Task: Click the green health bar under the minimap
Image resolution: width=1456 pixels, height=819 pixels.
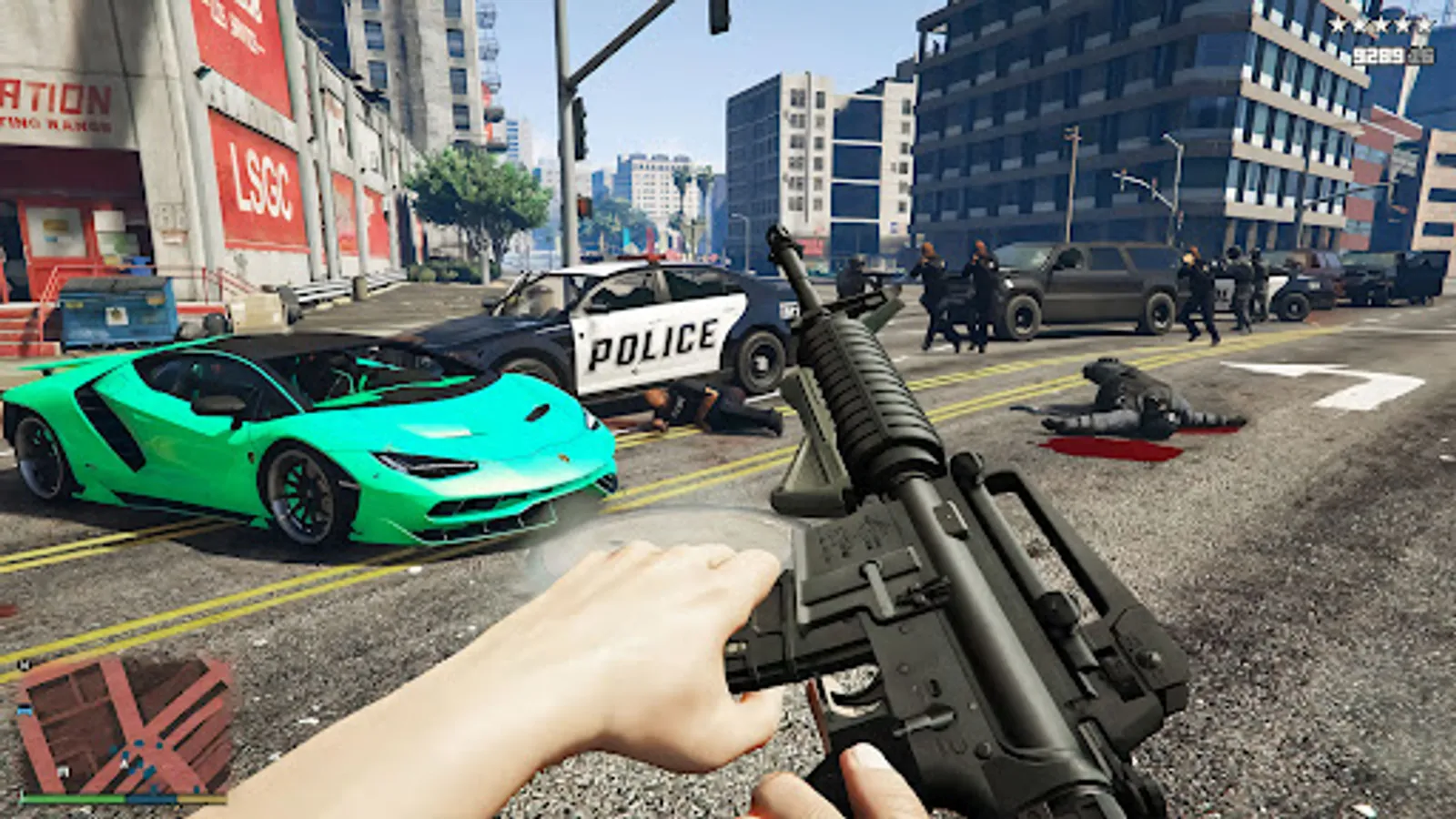Action: click(x=73, y=798)
